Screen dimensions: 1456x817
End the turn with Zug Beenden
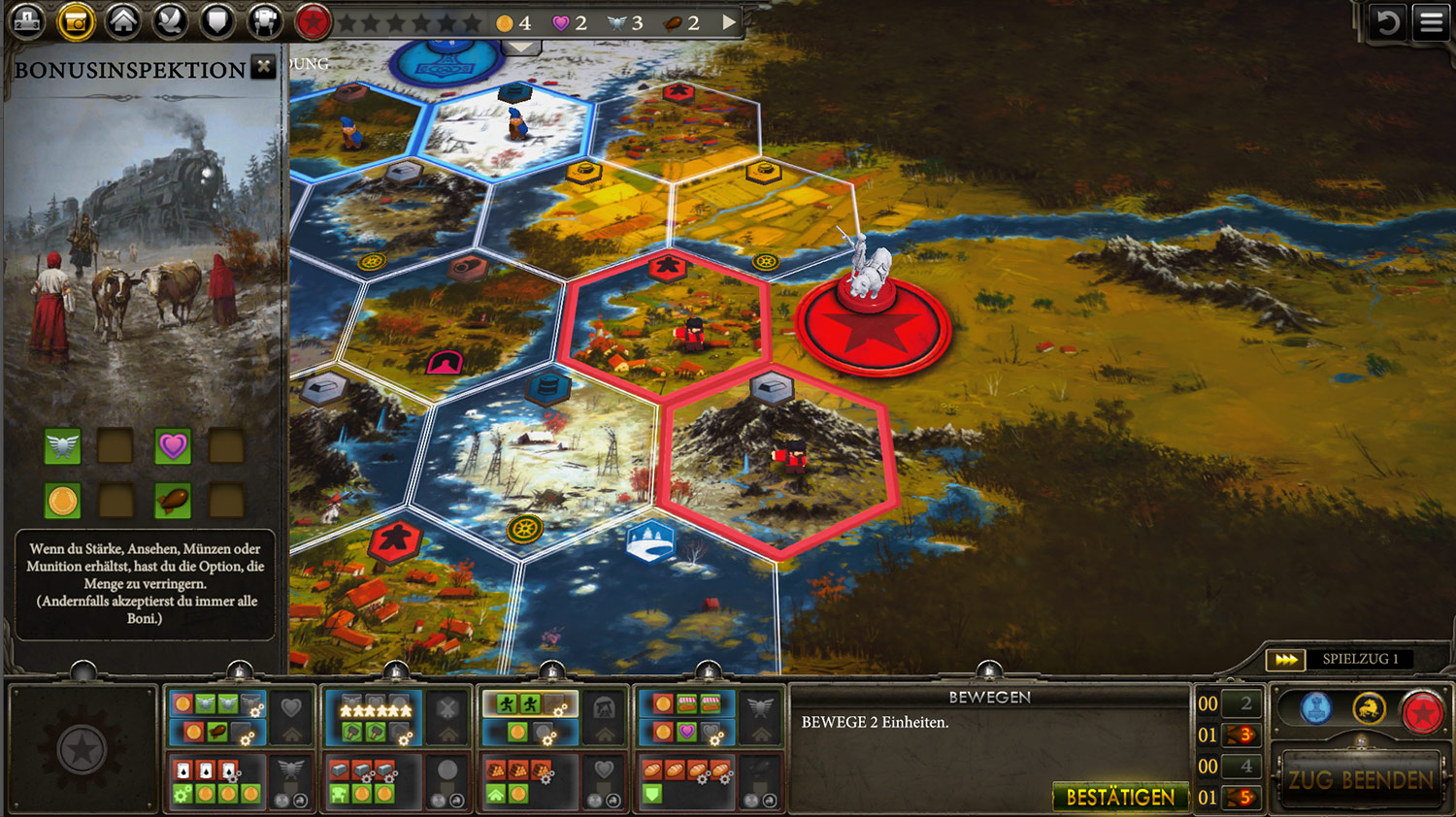pos(1360,780)
